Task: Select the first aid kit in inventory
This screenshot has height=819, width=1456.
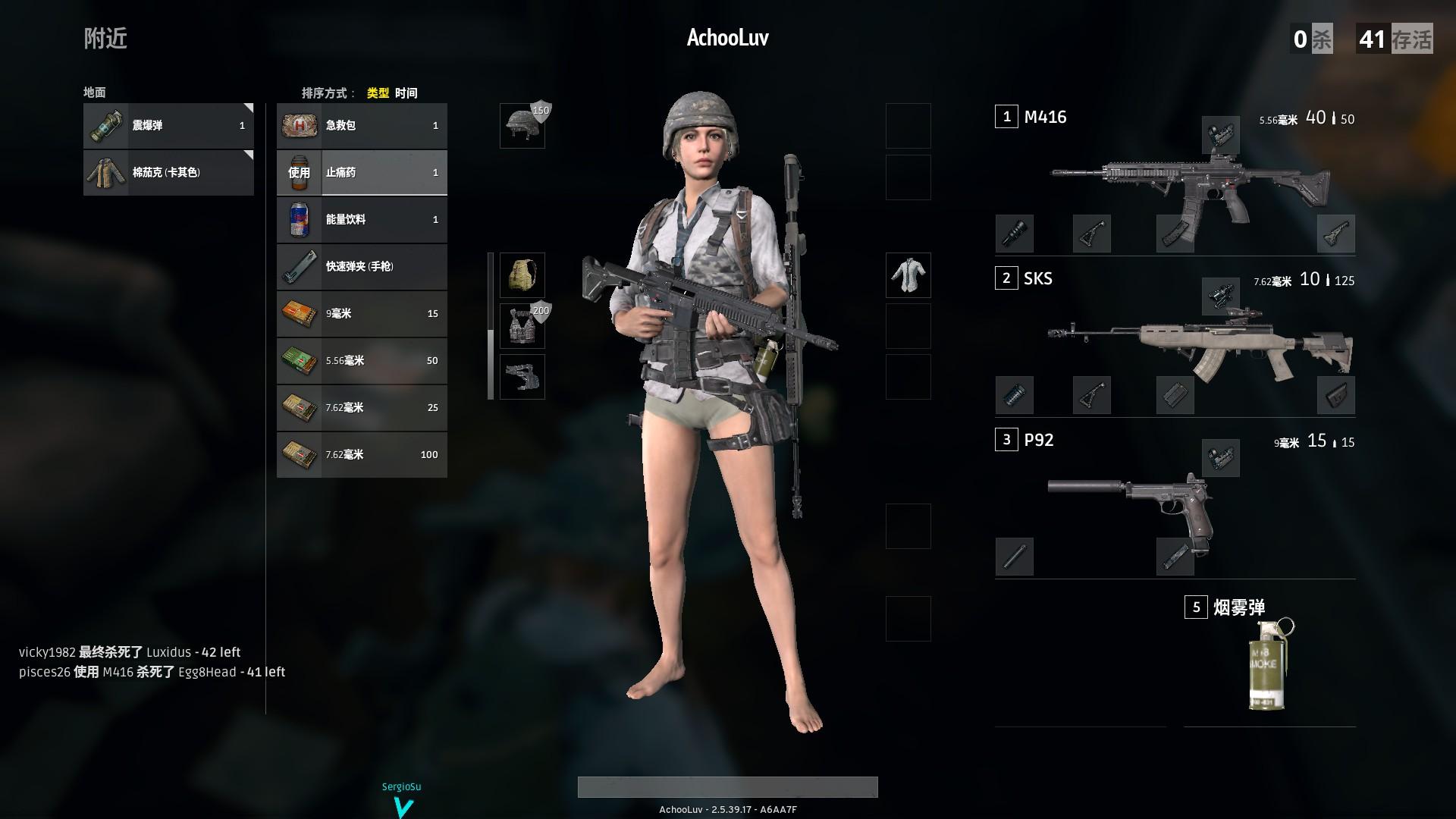Action: 362,126
